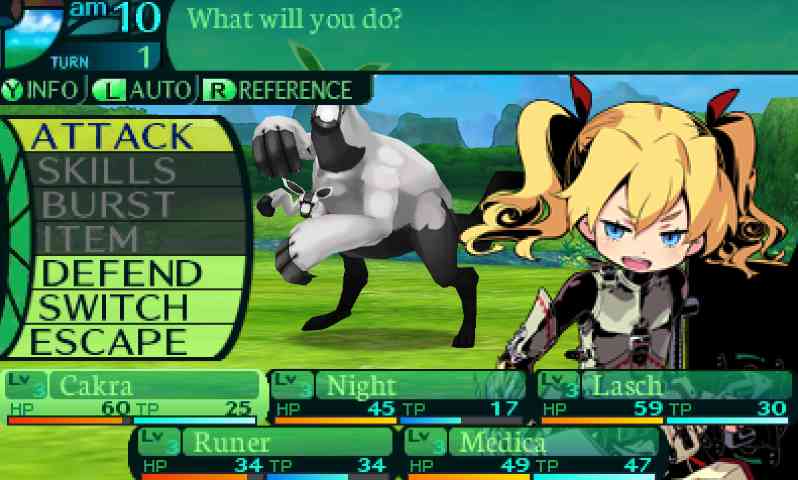
Task: Select party member Medica's status panel
Action: click(x=534, y=453)
